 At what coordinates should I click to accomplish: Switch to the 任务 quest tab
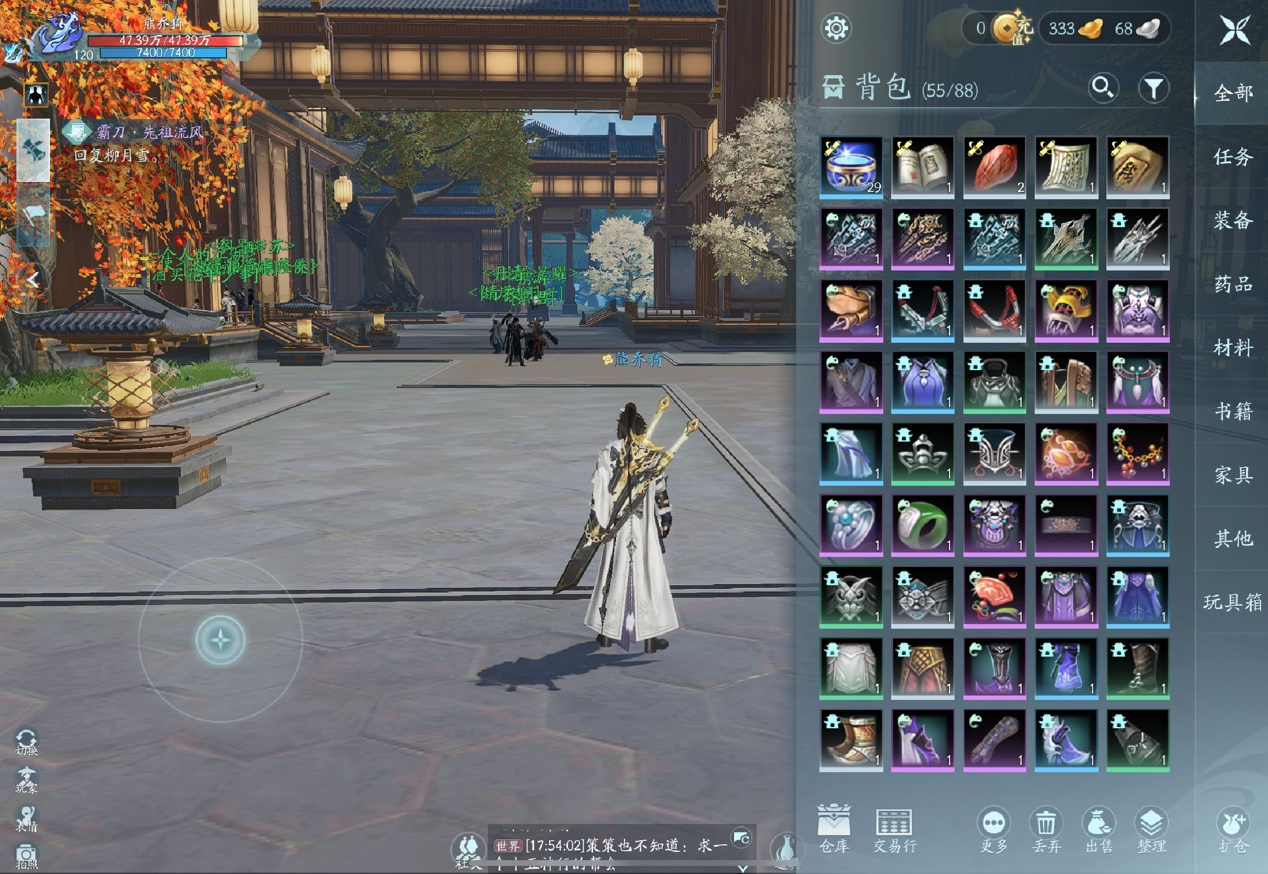pos(1233,157)
